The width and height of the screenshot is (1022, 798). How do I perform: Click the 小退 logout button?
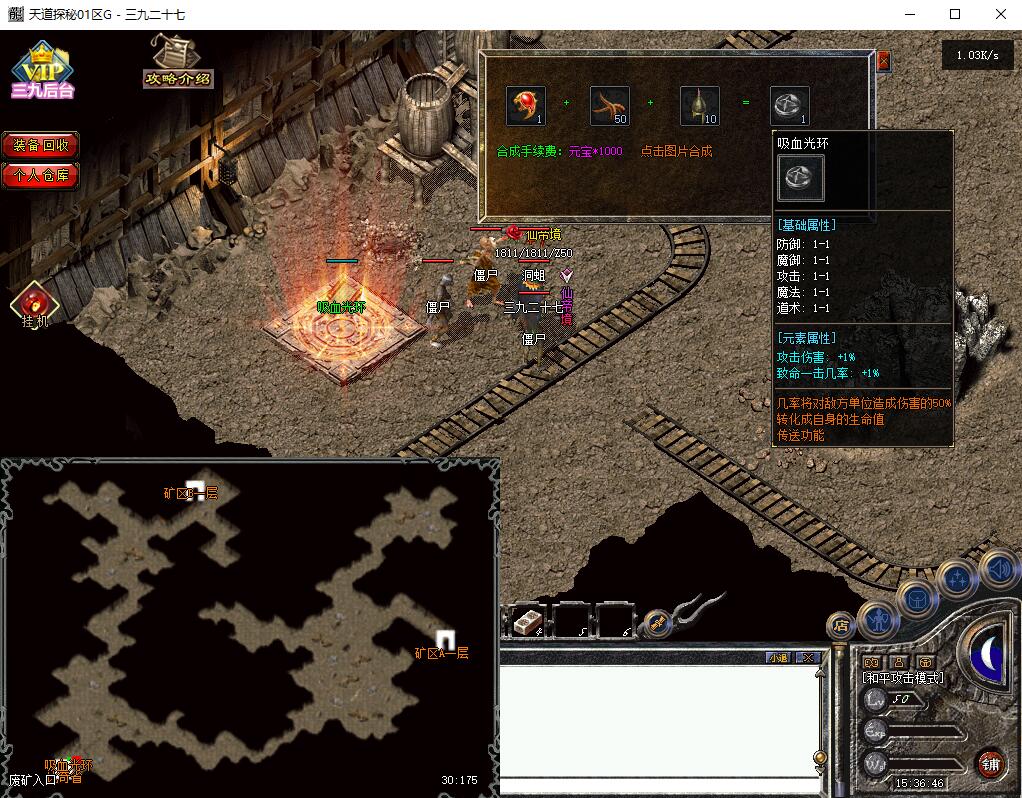tap(777, 657)
